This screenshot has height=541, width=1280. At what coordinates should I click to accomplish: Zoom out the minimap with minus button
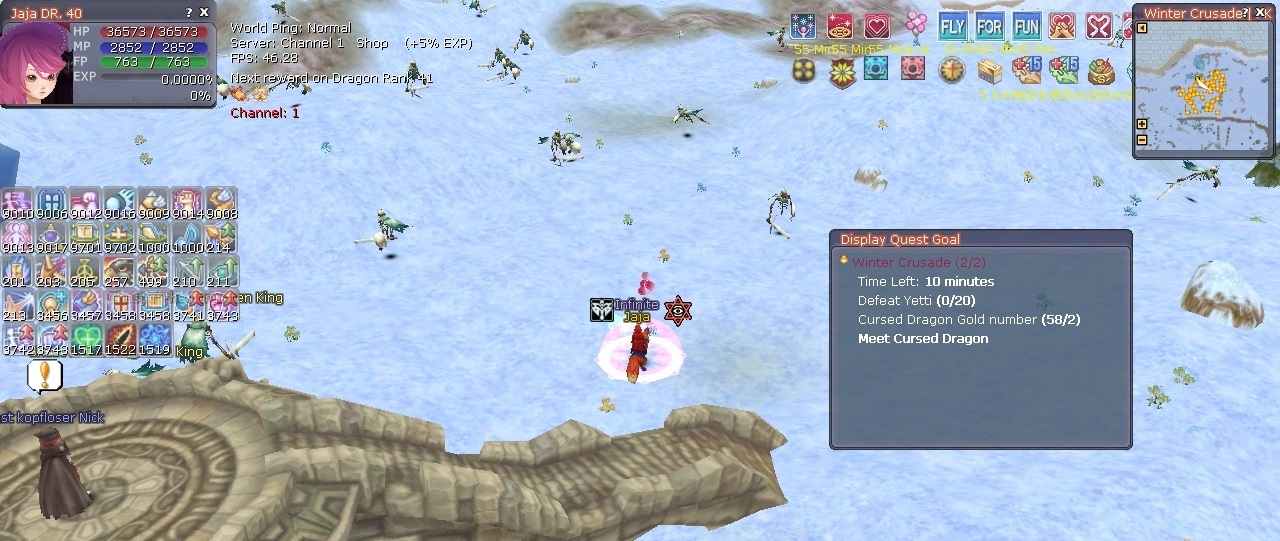(x=1142, y=139)
